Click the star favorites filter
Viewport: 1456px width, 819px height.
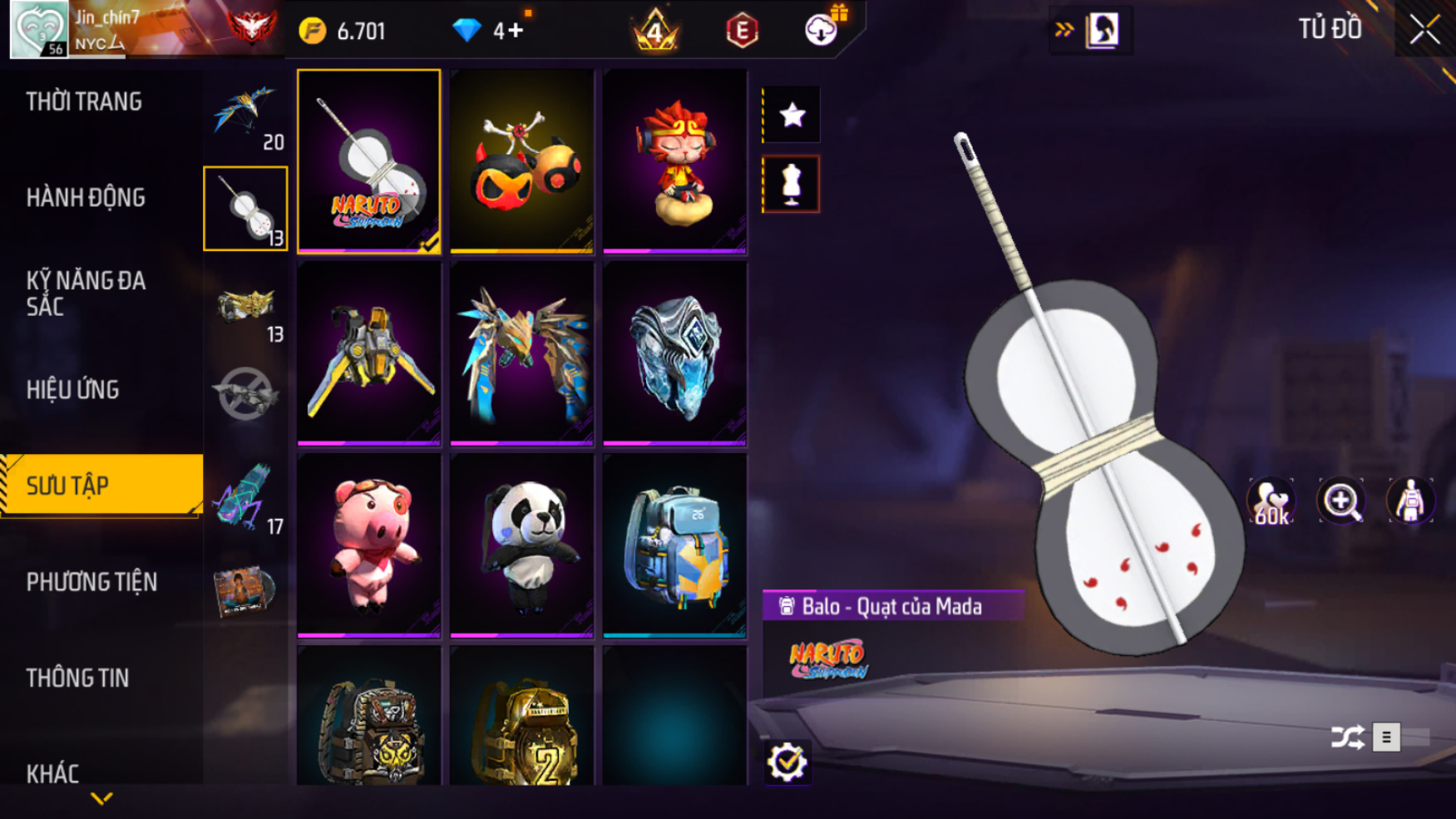pyautogui.click(x=792, y=115)
